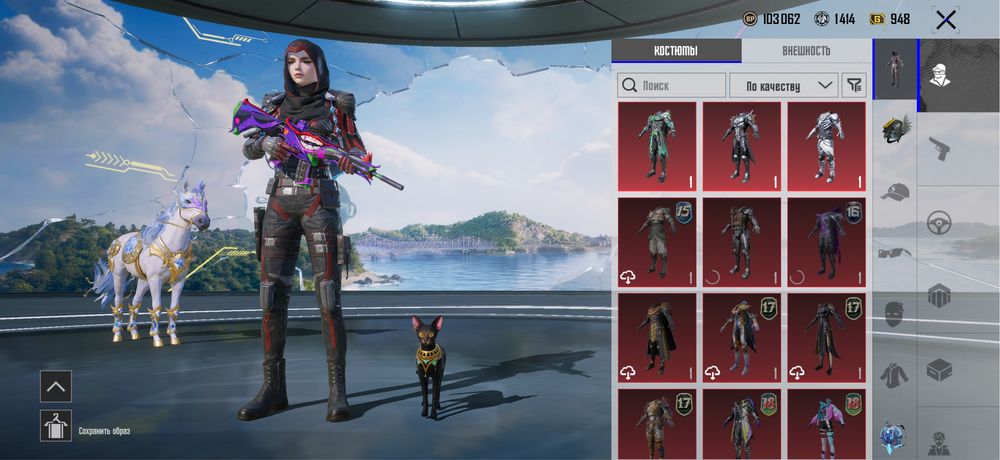Select the green armored costume in the first row
Image resolution: width=1000 pixels, height=460 pixels.
(657, 146)
